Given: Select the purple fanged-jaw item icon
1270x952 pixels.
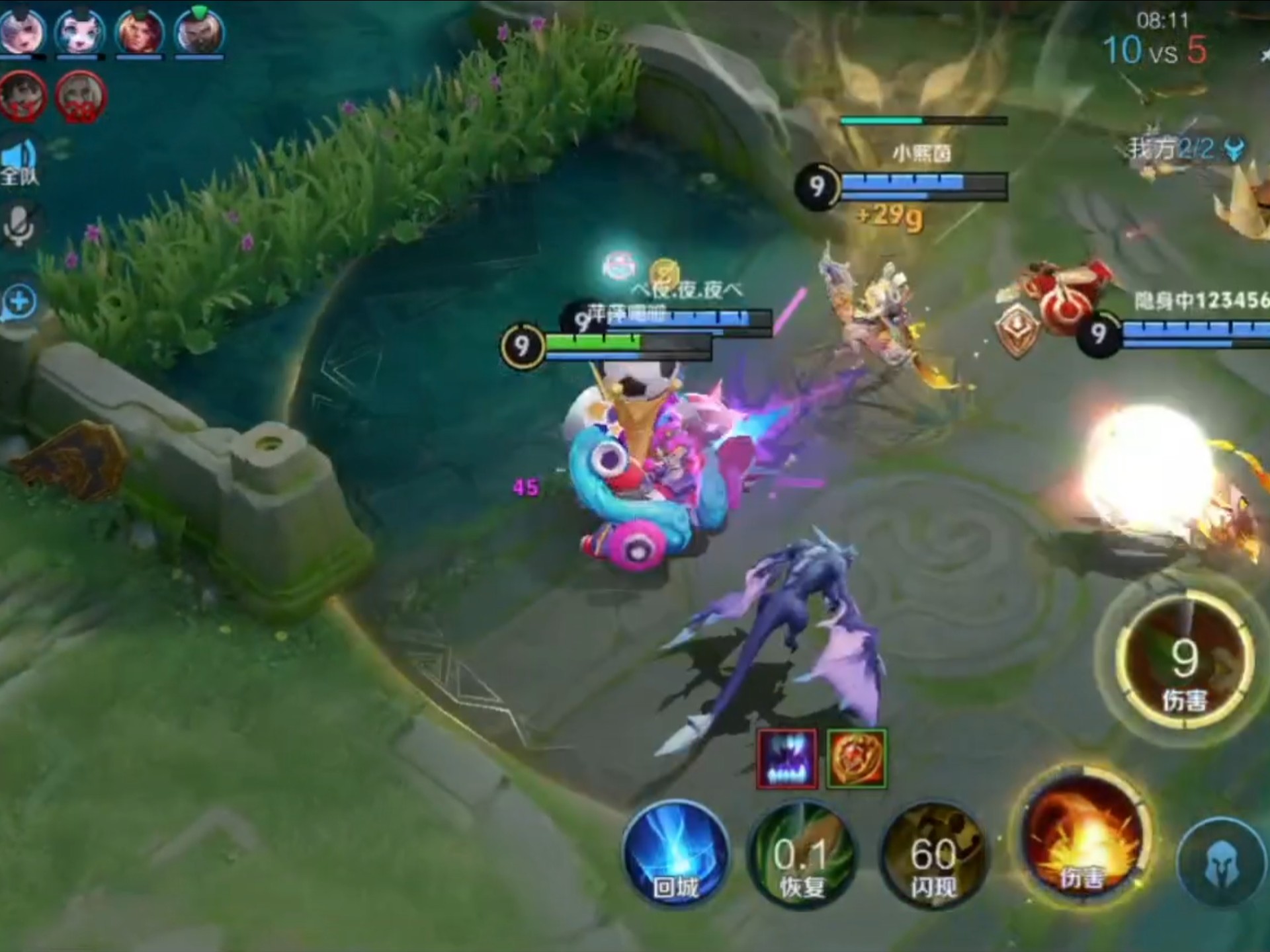Looking at the screenshot, I should [787, 760].
